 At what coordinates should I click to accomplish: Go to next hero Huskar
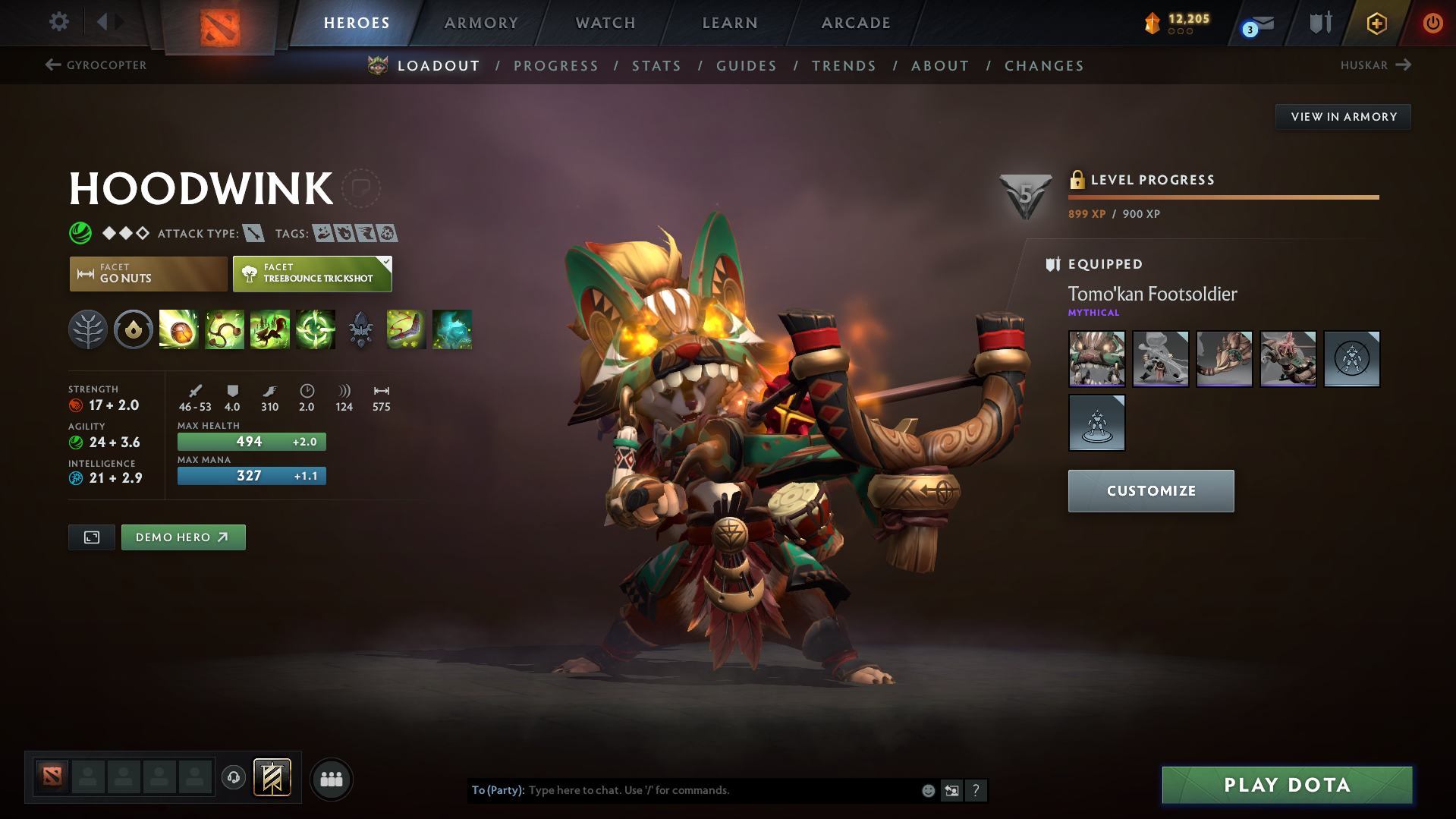tap(1375, 65)
